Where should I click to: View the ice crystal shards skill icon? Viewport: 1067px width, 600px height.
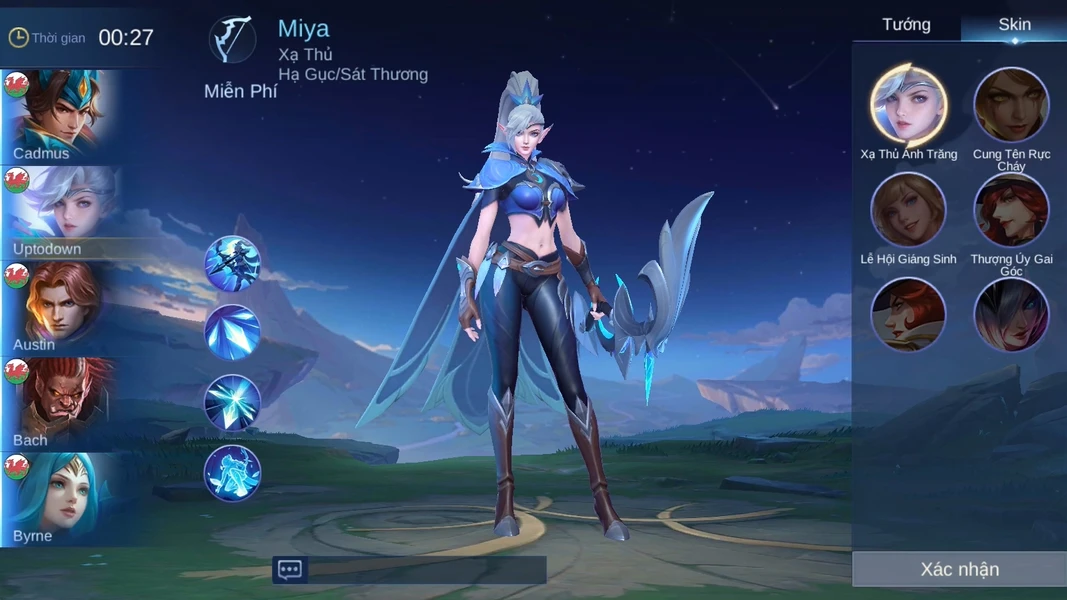click(x=232, y=333)
